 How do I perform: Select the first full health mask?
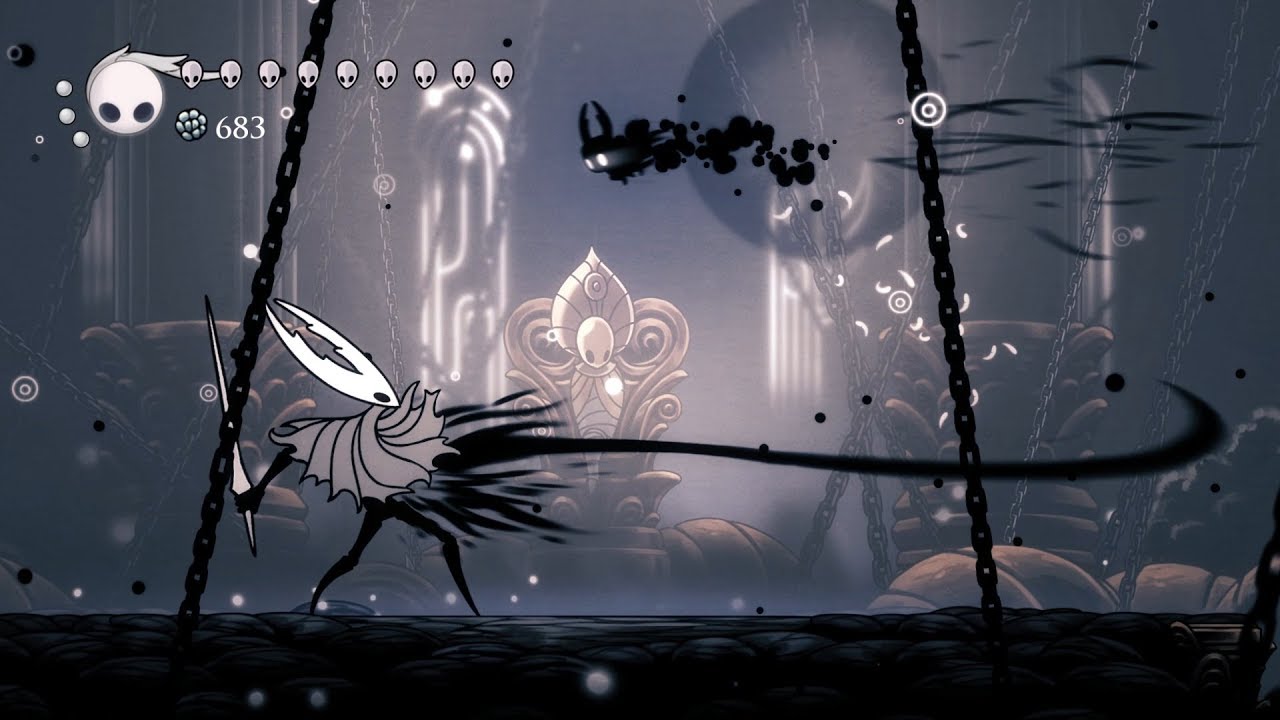(x=192, y=72)
